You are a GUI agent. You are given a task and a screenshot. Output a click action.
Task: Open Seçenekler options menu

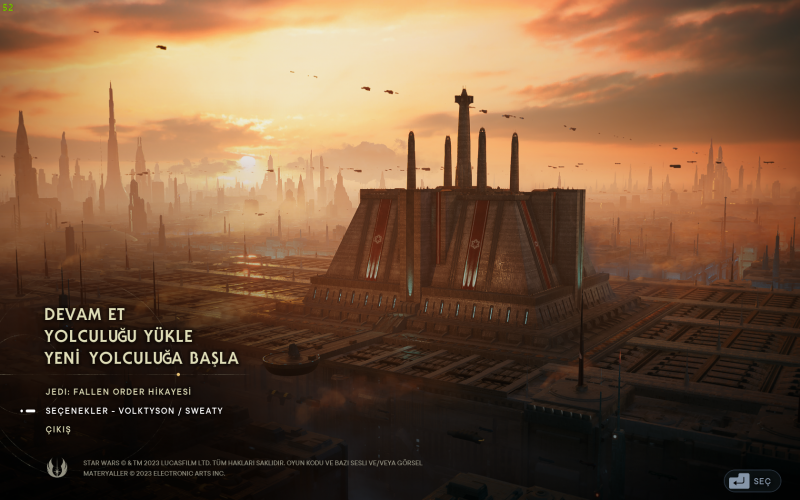(134, 411)
